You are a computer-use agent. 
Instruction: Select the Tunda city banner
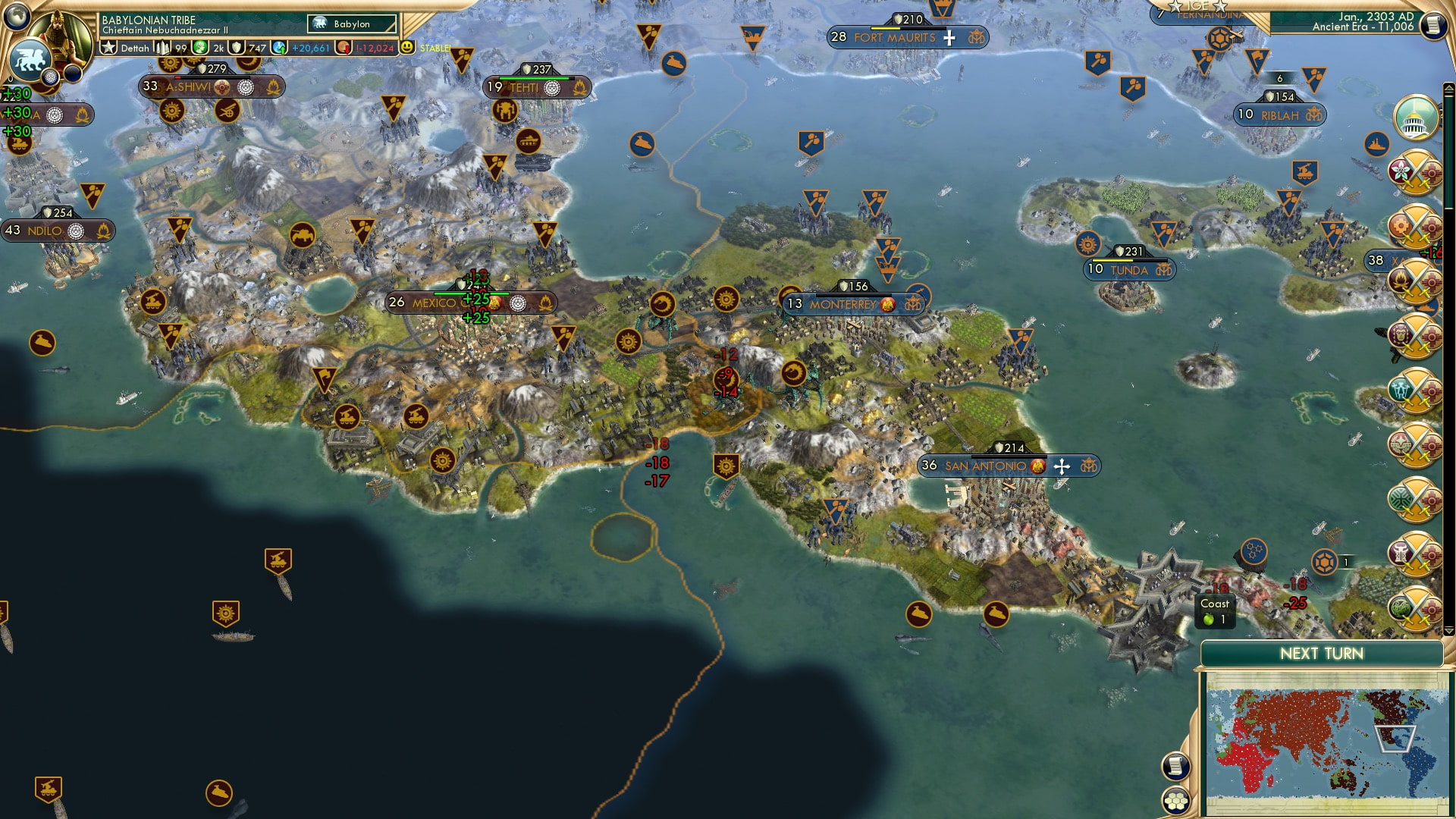pyautogui.click(x=1129, y=270)
